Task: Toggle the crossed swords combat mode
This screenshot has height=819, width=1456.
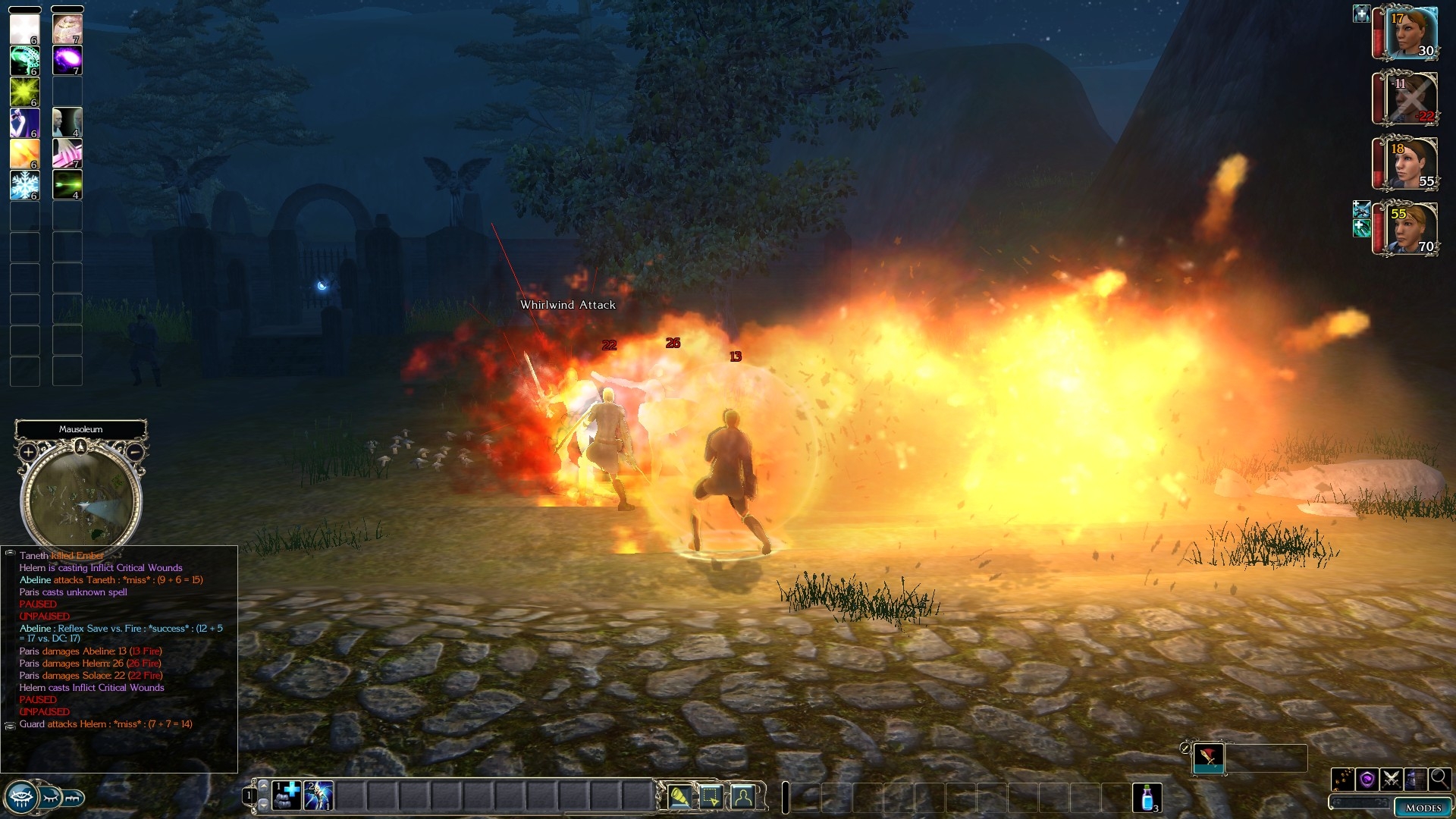Action: (1391, 779)
